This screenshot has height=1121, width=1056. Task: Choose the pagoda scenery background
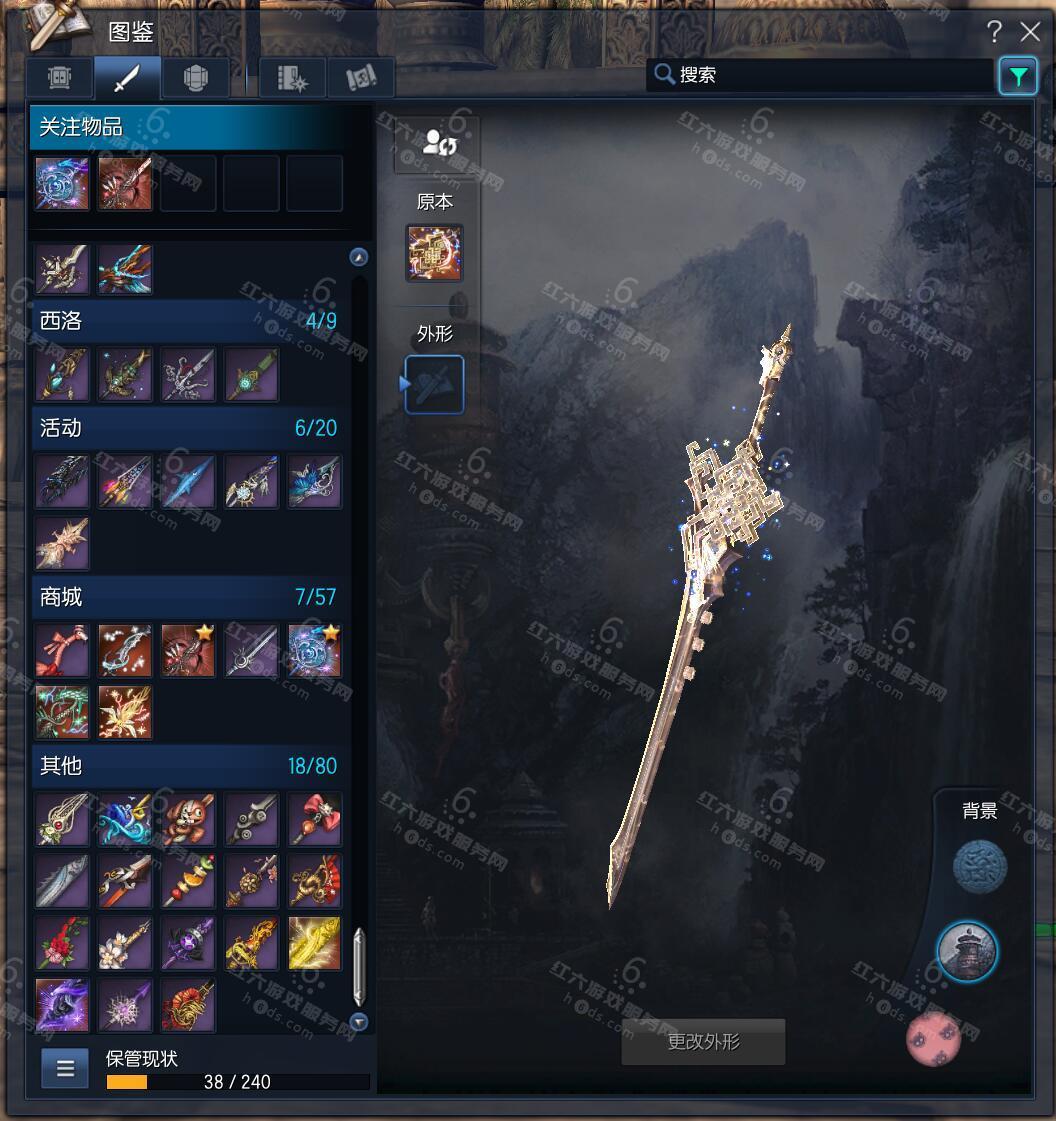(x=967, y=952)
